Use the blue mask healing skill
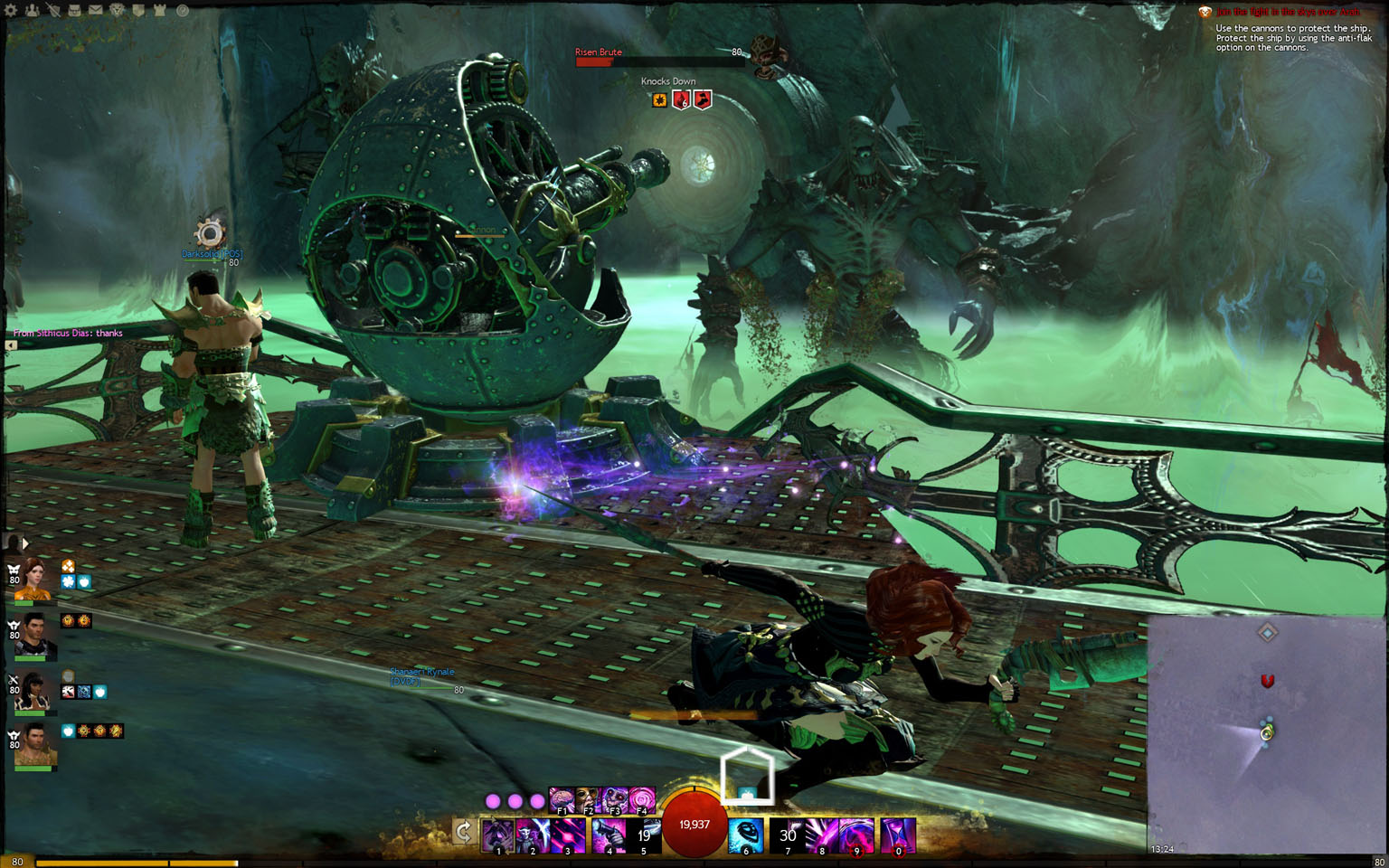This screenshot has height=868, width=1389. coord(746,835)
